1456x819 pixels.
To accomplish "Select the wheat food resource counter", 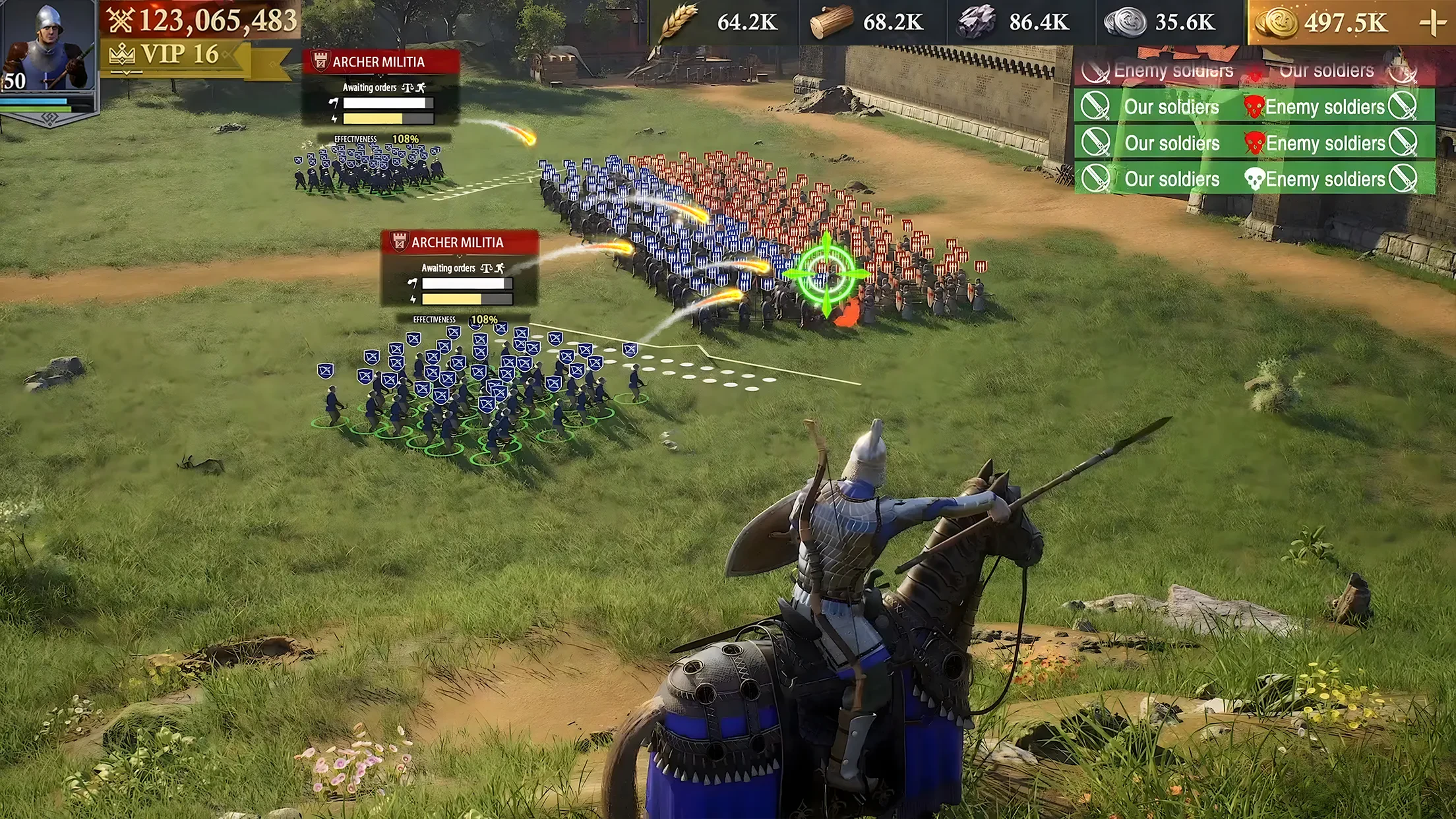I will click(x=721, y=22).
